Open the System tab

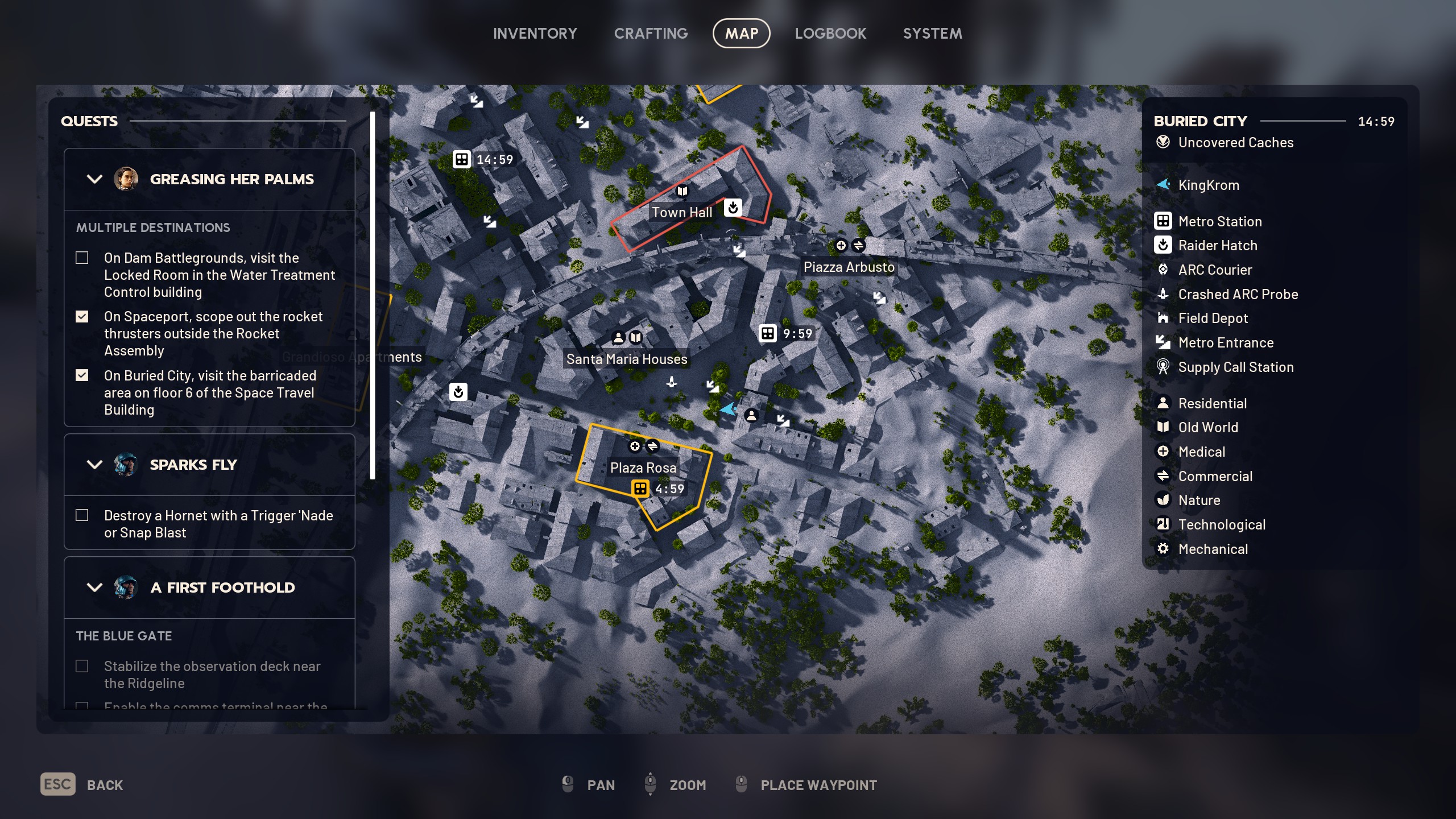click(932, 34)
